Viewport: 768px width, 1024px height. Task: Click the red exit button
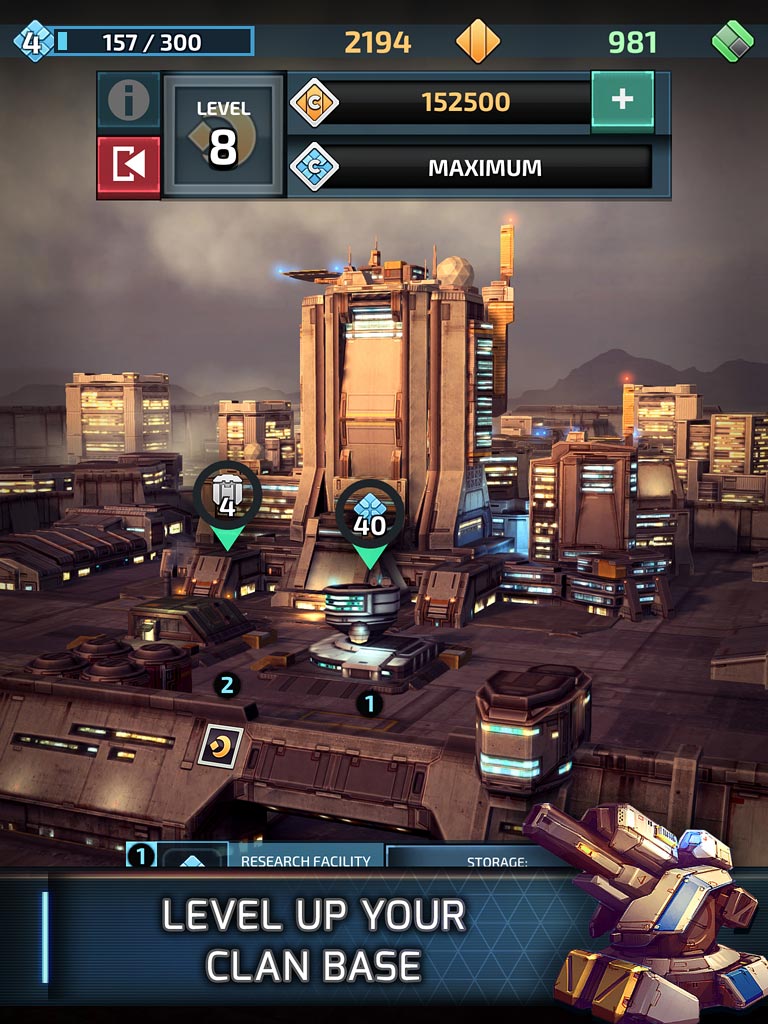pos(129,166)
